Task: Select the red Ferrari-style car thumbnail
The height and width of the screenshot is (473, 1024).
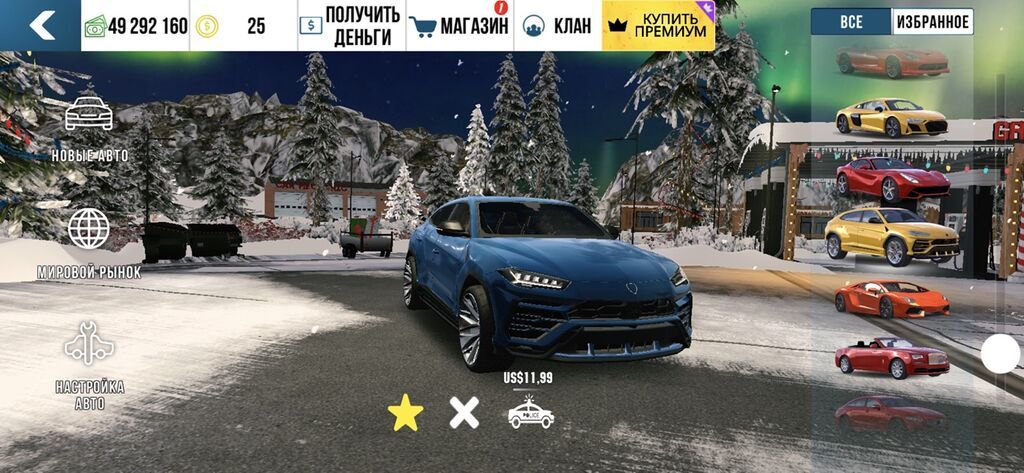Action: (x=892, y=178)
